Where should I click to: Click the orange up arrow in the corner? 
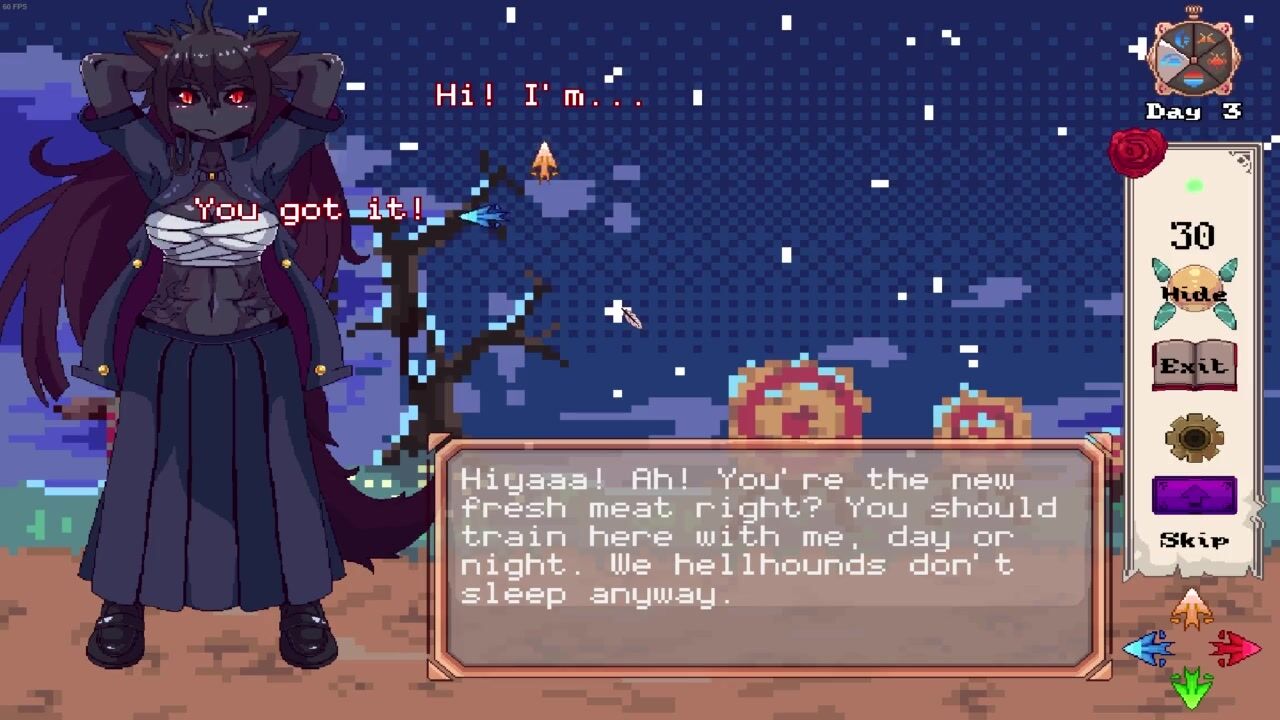pyautogui.click(x=1191, y=609)
